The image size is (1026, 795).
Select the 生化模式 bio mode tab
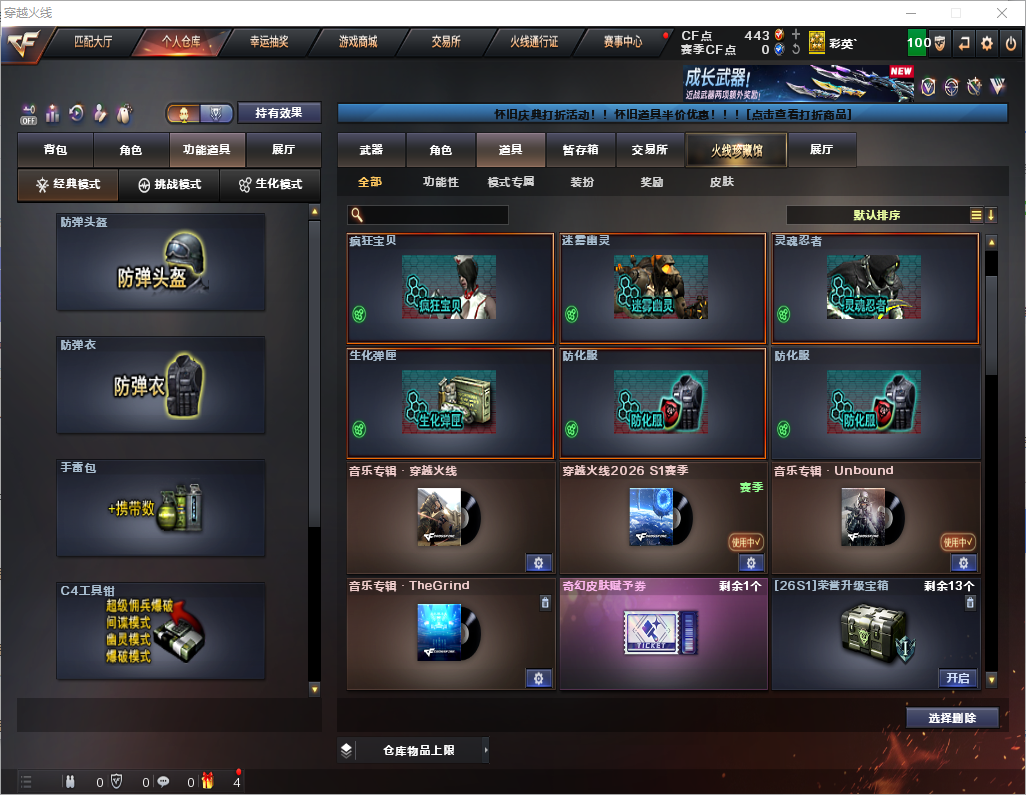269,185
